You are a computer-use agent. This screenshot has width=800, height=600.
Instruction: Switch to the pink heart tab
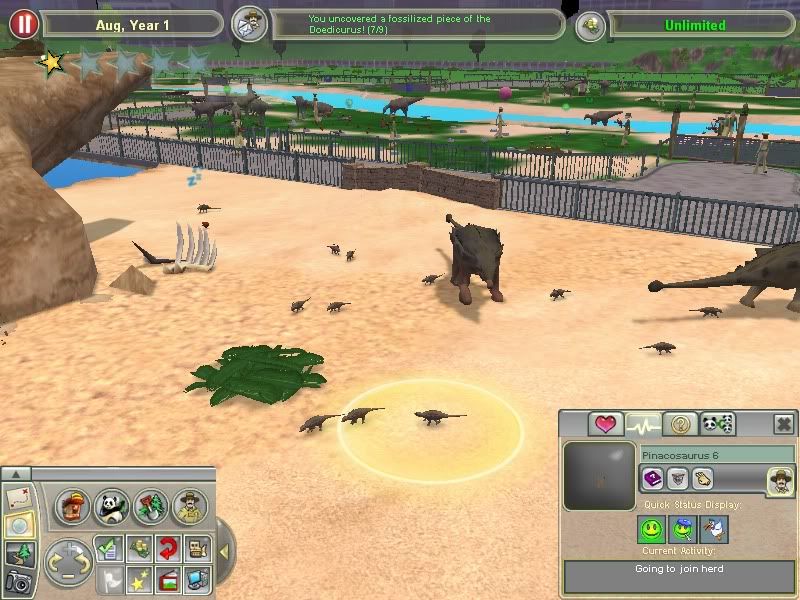605,424
